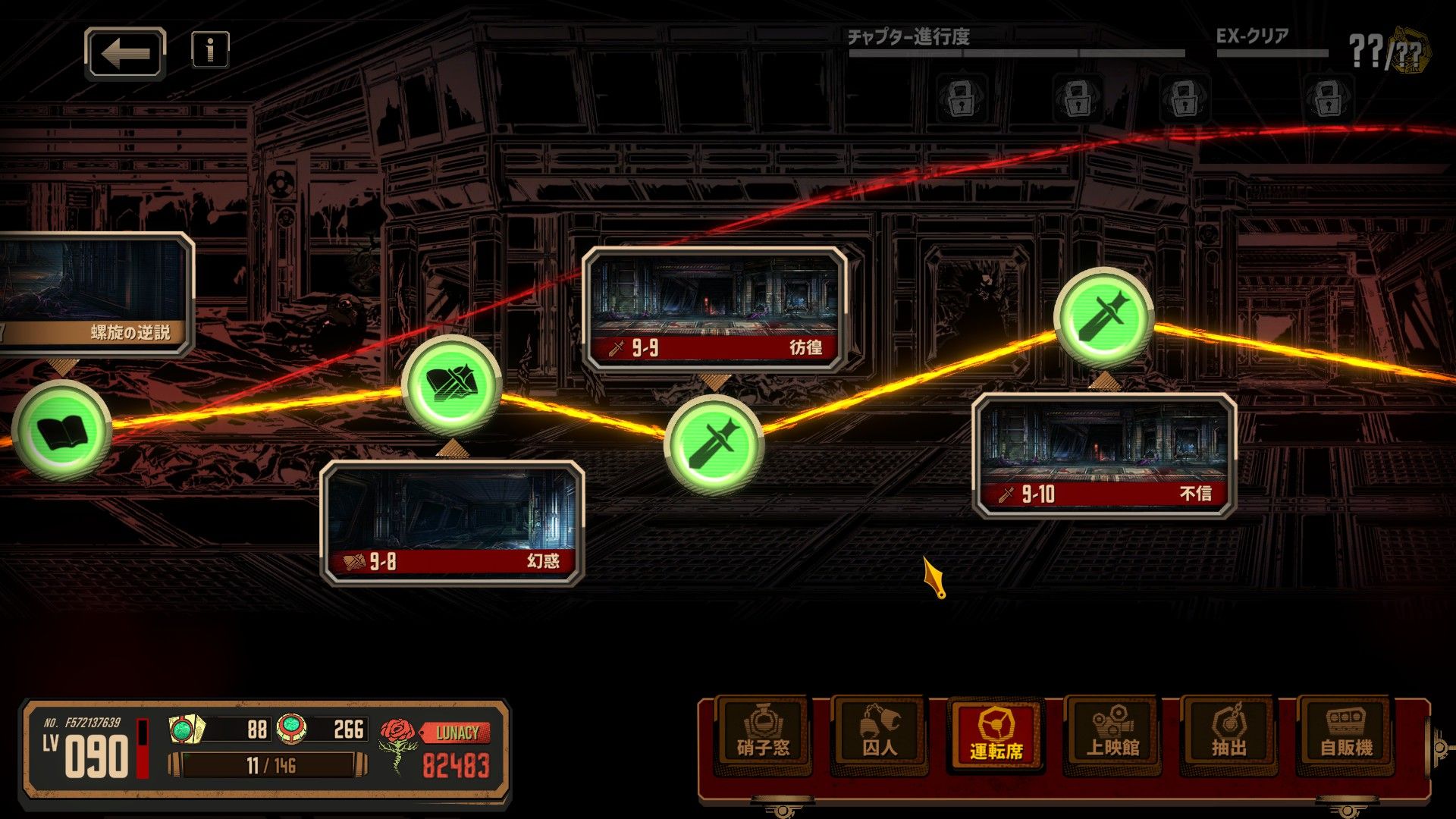Open the 自販機 vending machine
The width and height of the screenshot is (1456, 819).
1346,733
